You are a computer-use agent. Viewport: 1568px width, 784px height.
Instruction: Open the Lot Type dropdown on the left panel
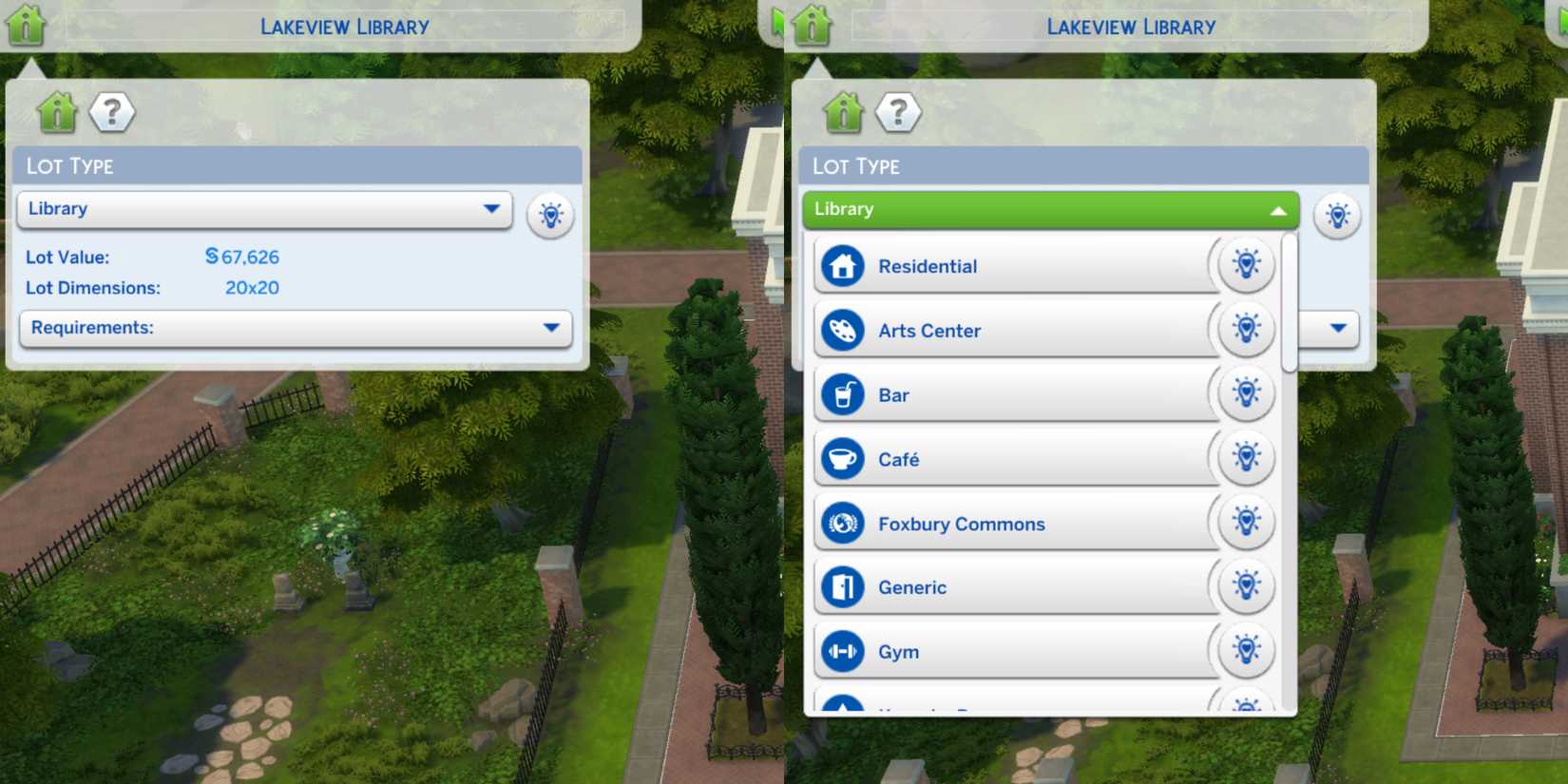(x=264, y=209)
